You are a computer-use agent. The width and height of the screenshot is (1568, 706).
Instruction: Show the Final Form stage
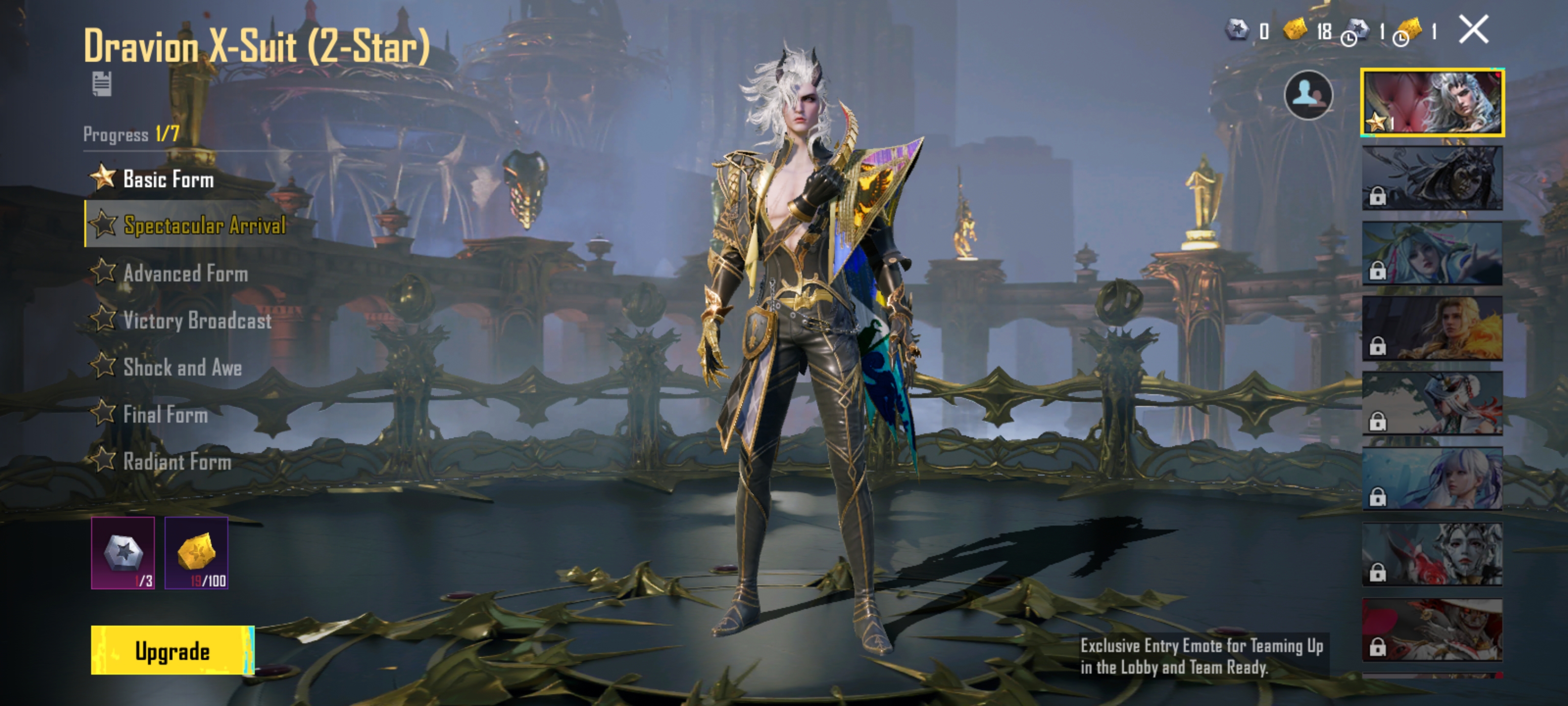click(165, 415)
